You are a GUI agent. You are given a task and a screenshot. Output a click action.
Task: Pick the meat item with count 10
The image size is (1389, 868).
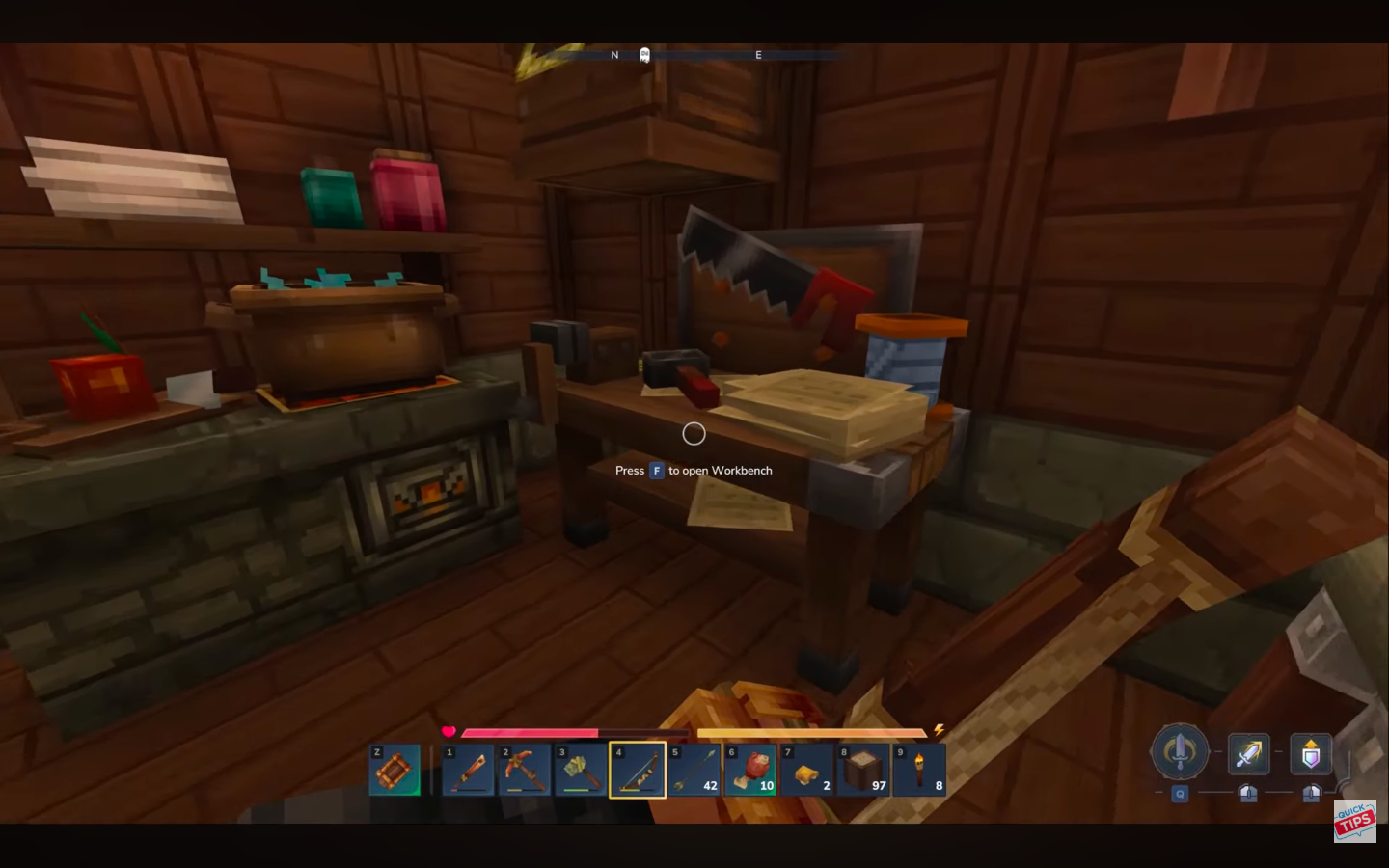click(x=751, y=770)
